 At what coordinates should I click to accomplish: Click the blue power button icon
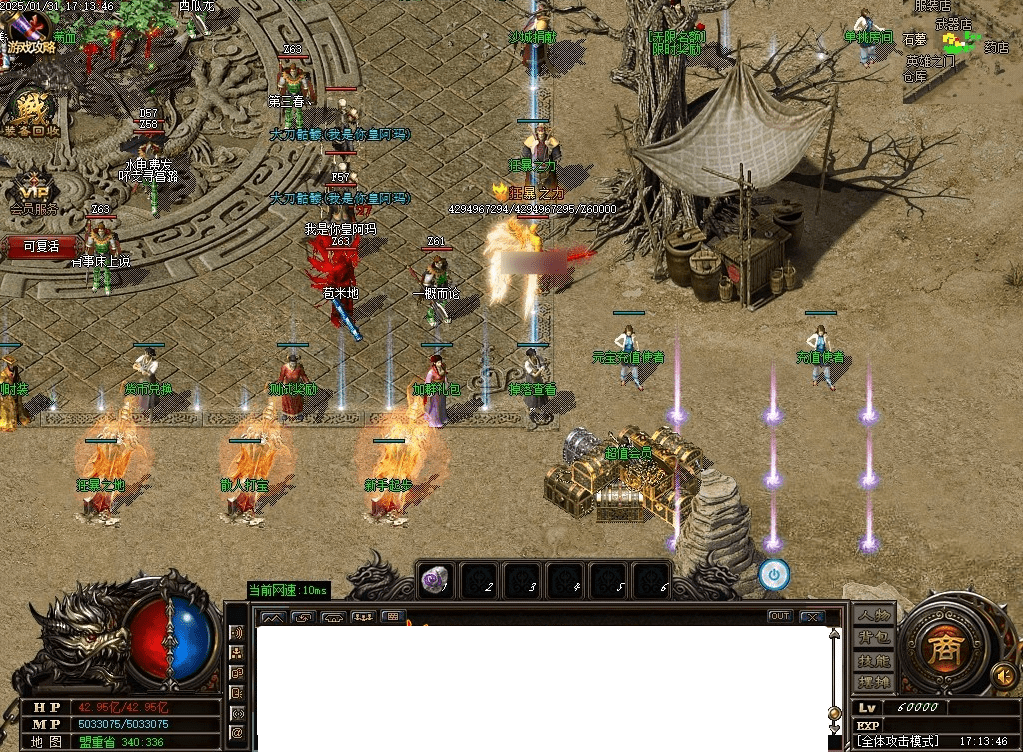click(774, 575)
